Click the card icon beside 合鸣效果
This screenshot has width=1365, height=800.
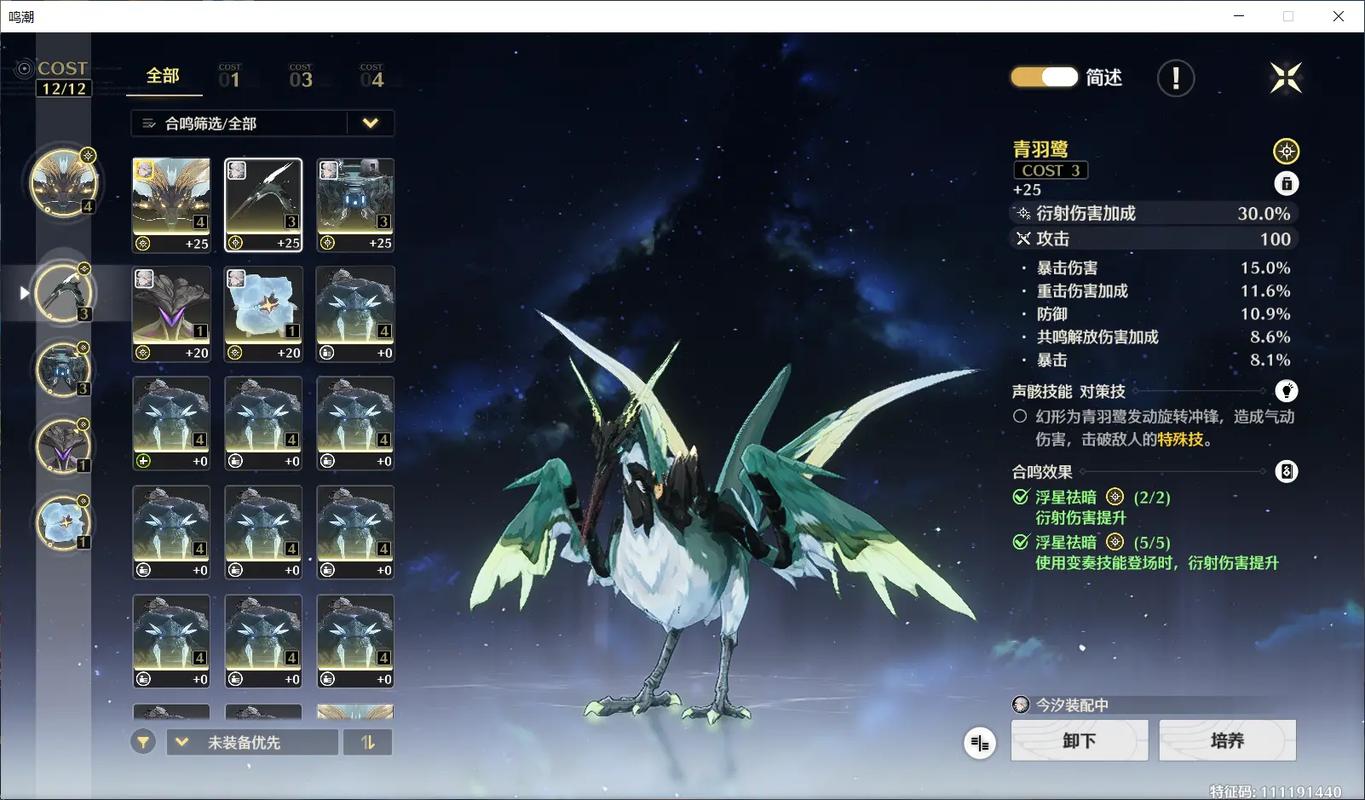click(x=1286, y=471)
